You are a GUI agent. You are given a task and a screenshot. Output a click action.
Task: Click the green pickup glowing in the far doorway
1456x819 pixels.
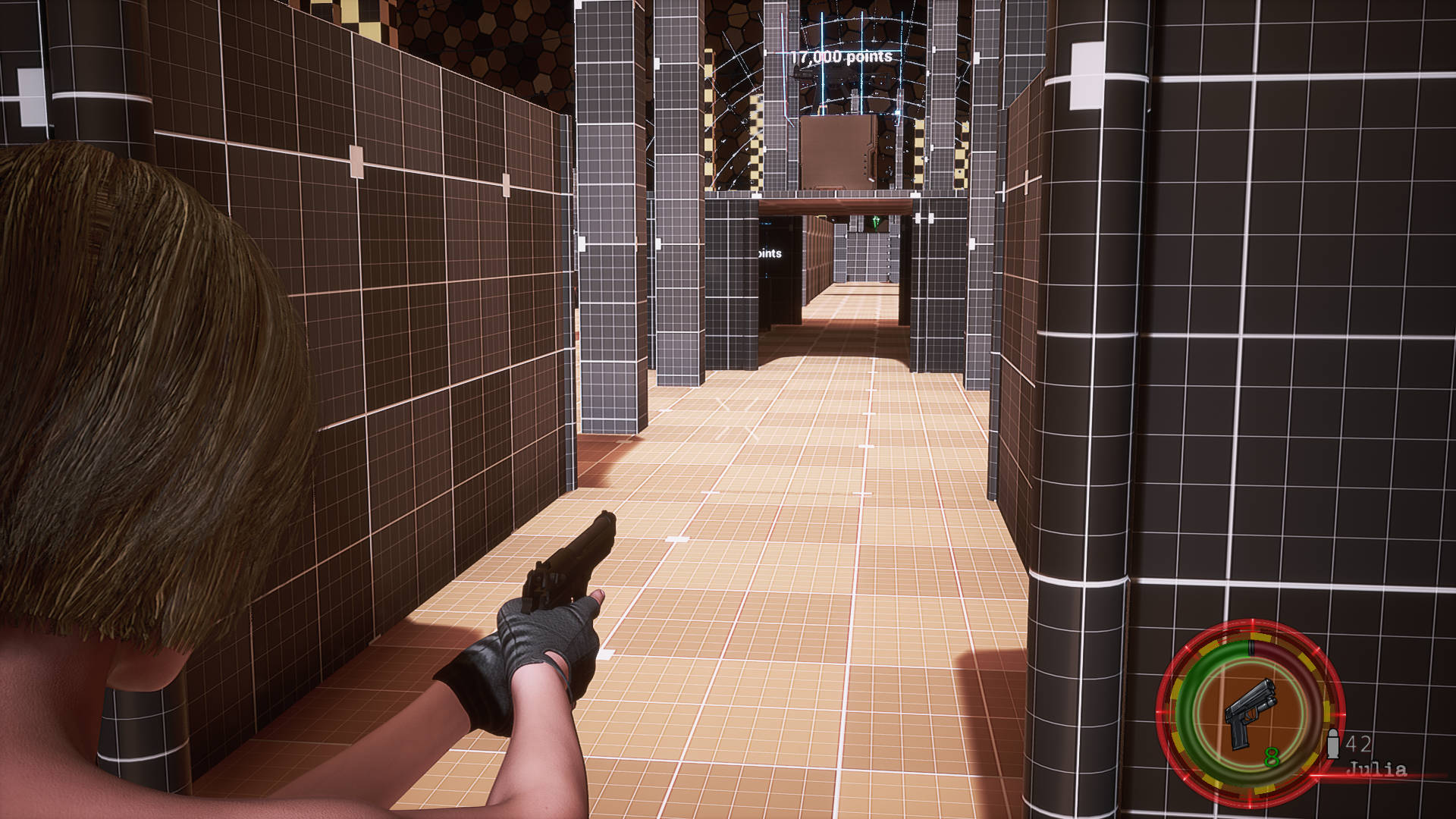[876, 222]
